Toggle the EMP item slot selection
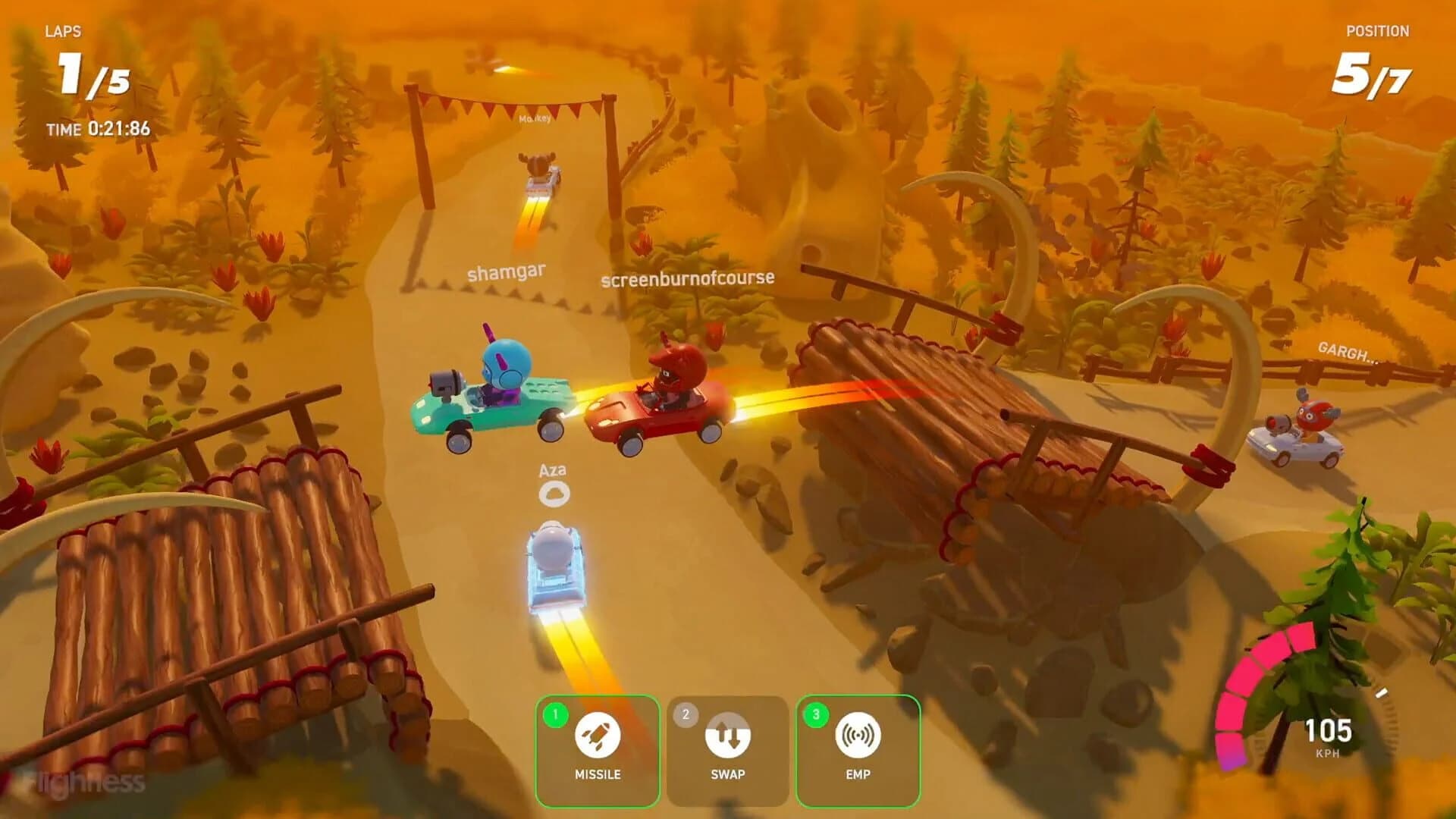The height and width of the screenshot is (819, 1456). click(x=858, y=751)
